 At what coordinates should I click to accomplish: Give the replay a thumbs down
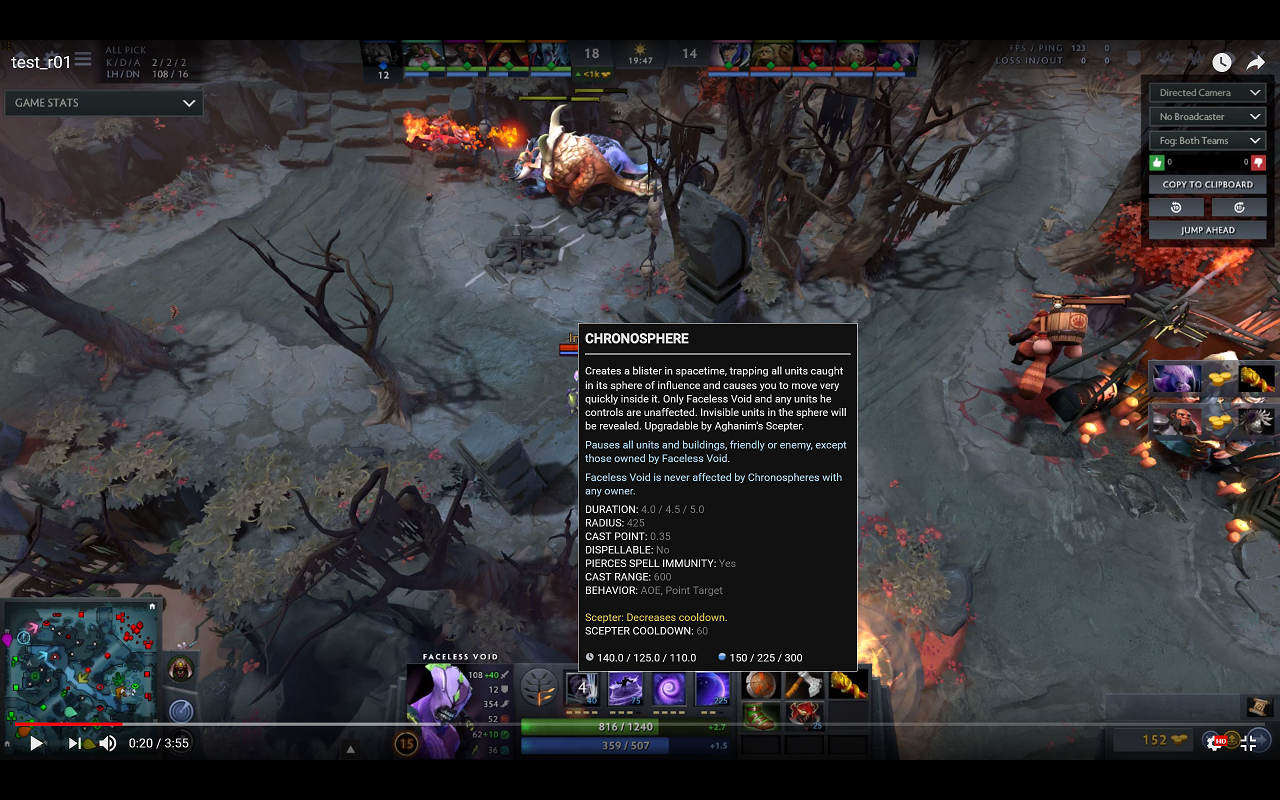tap(1259, 162)
